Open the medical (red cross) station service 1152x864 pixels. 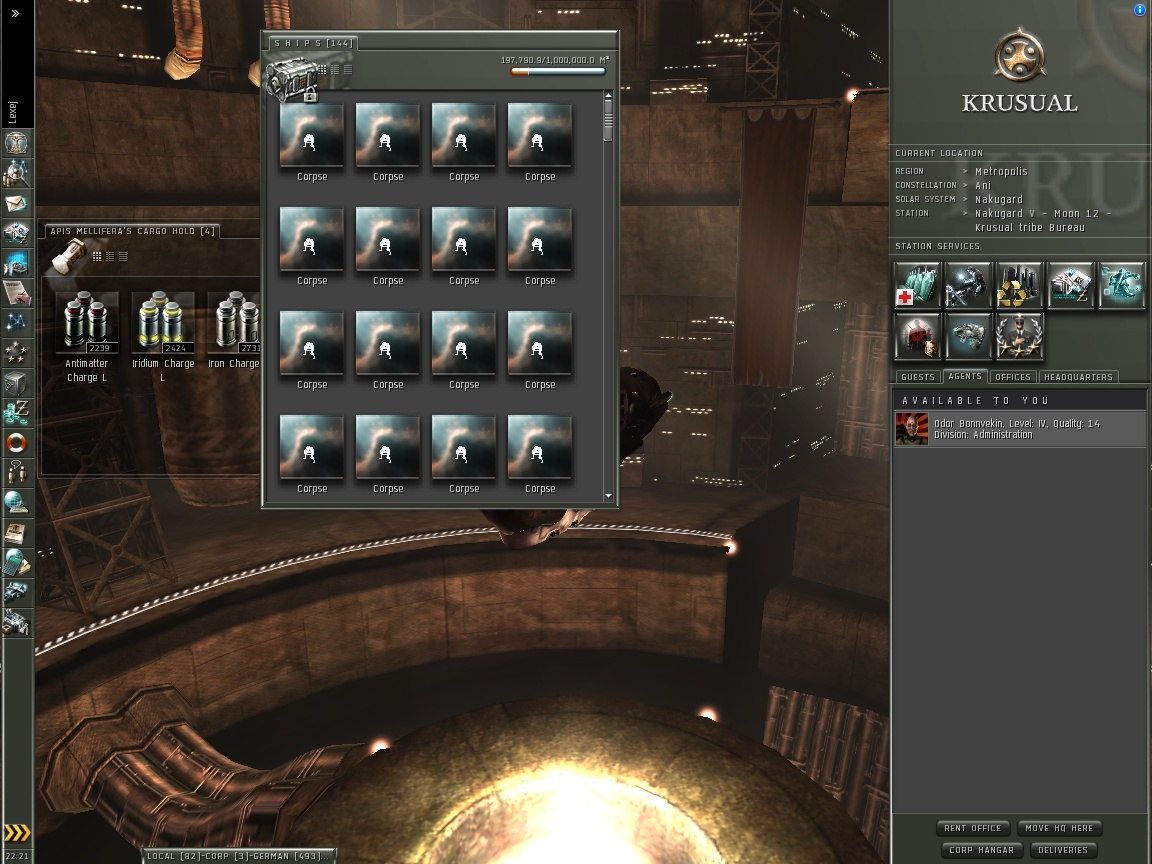click(x=917, y=286)
